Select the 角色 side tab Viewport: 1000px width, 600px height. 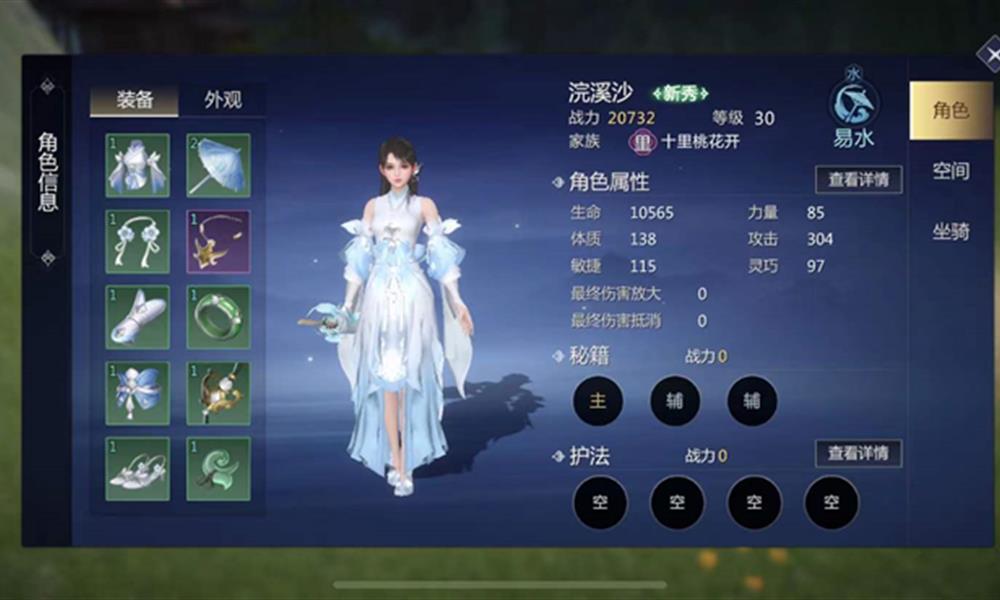click(x=950, y=111)
